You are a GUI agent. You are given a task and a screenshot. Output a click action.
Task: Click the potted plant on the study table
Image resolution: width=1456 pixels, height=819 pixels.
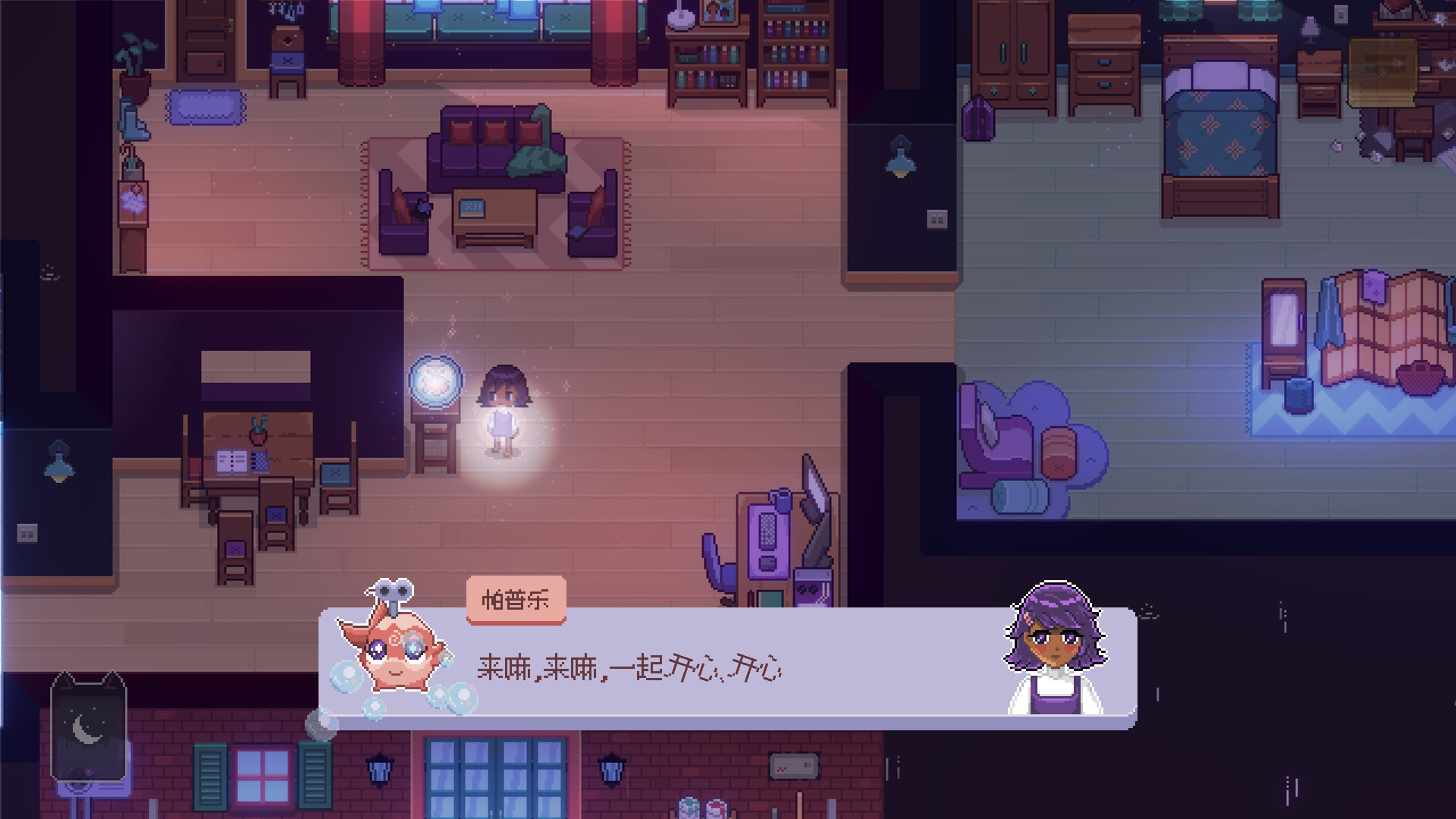click(258, 432)
